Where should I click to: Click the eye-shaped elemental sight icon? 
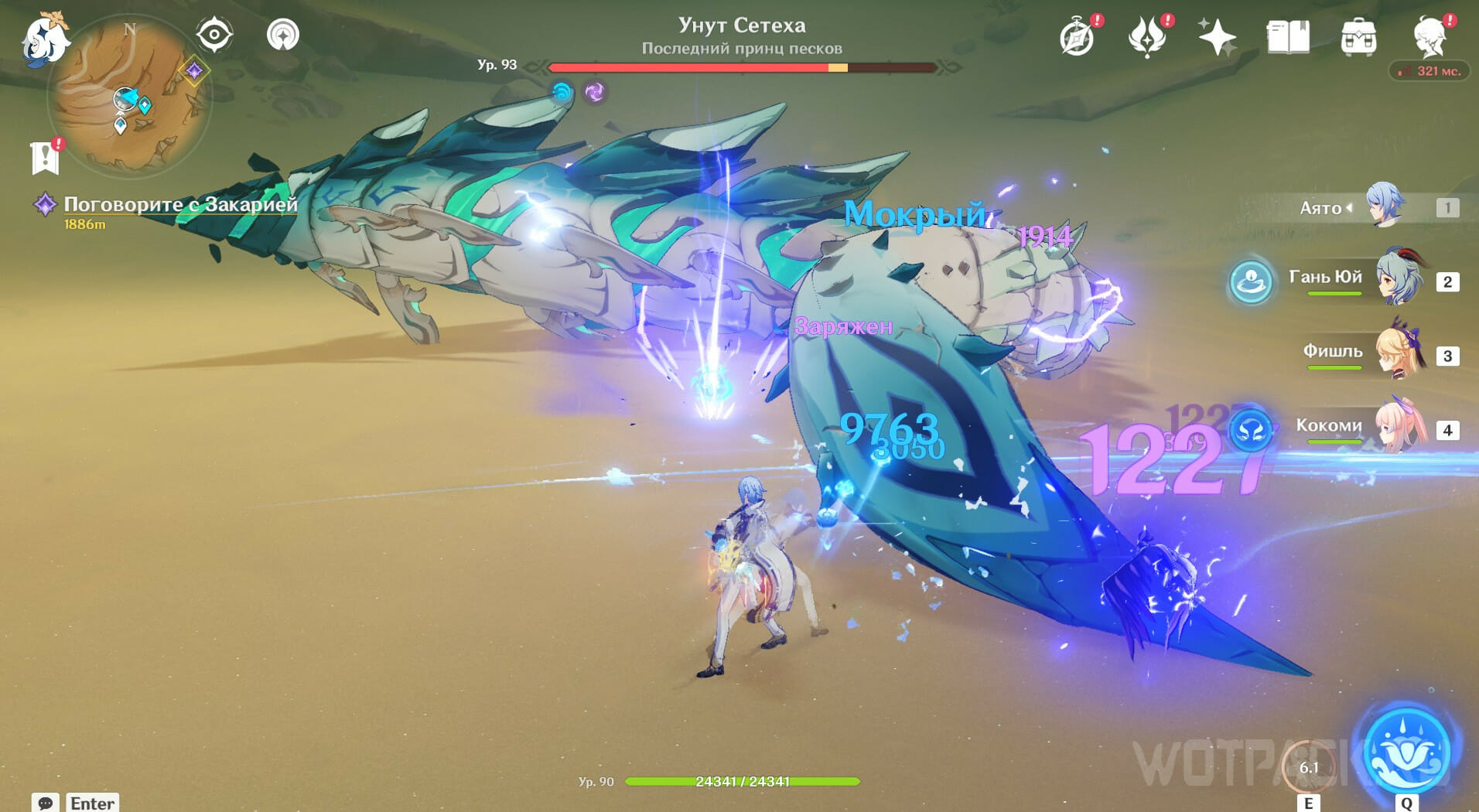click(214, 35)
